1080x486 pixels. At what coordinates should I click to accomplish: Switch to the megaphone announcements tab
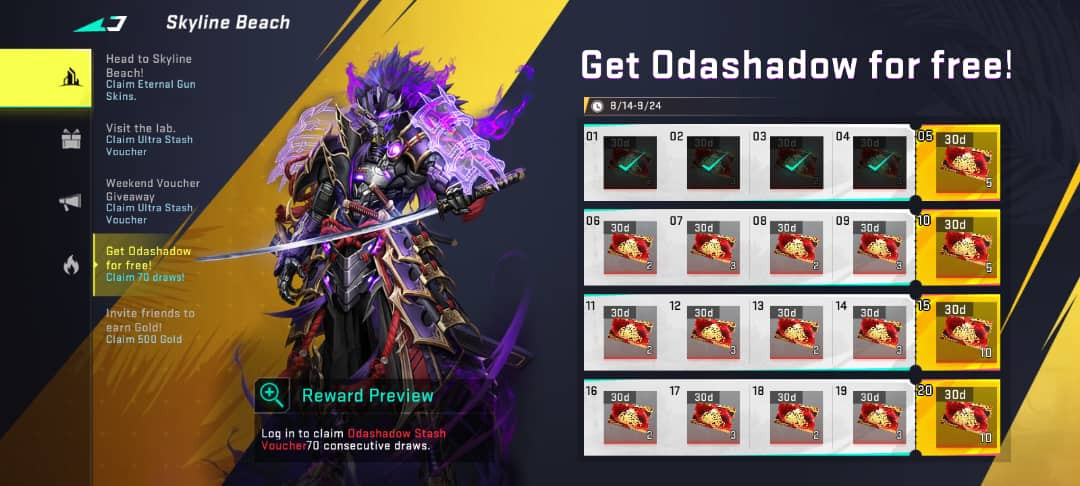tap(70, 202)
